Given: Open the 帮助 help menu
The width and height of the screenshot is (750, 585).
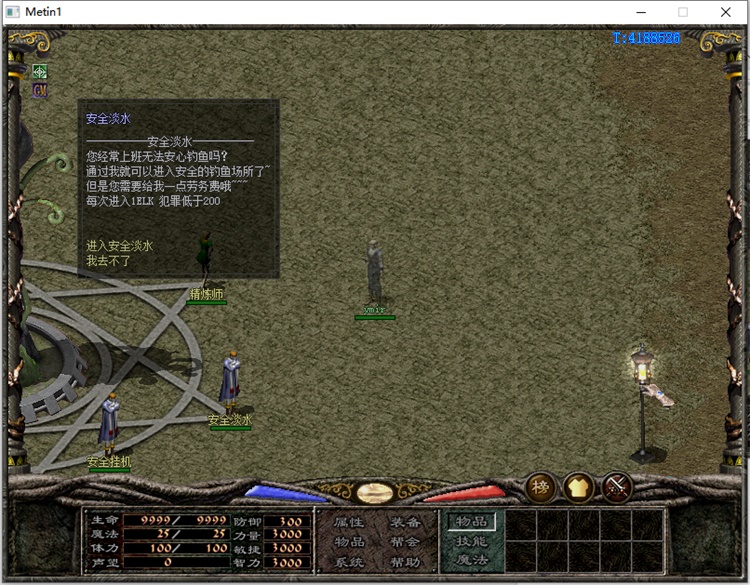Looking at the screenshot, I should coord(405,562).
